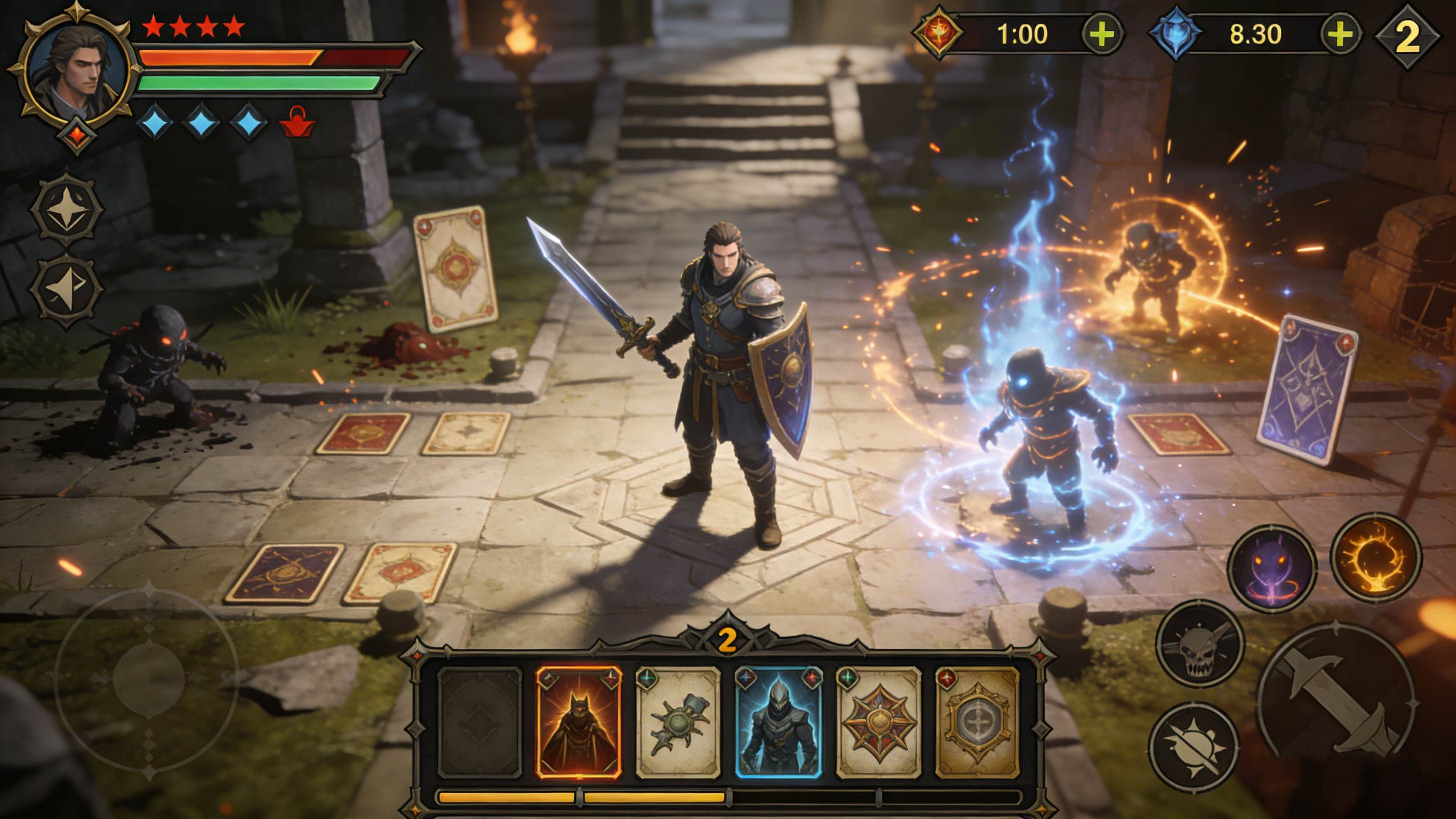Screen dimensions: 1456x819
Task: Add more red gem currency with plus
Action: (1102, 35)
